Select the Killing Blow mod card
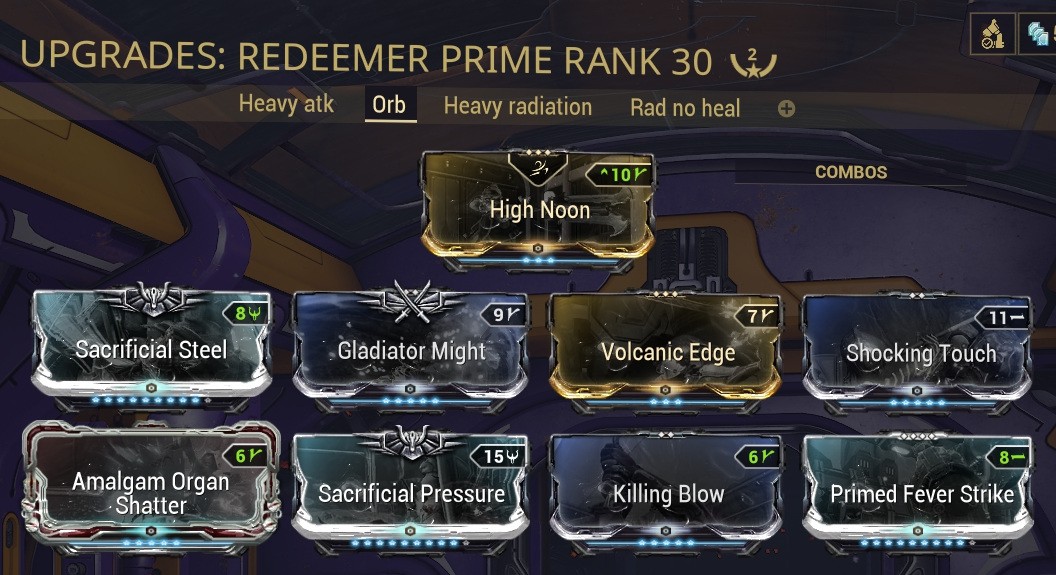The height and width of the screenshot is (575, 1056). [x=667, y=493]
